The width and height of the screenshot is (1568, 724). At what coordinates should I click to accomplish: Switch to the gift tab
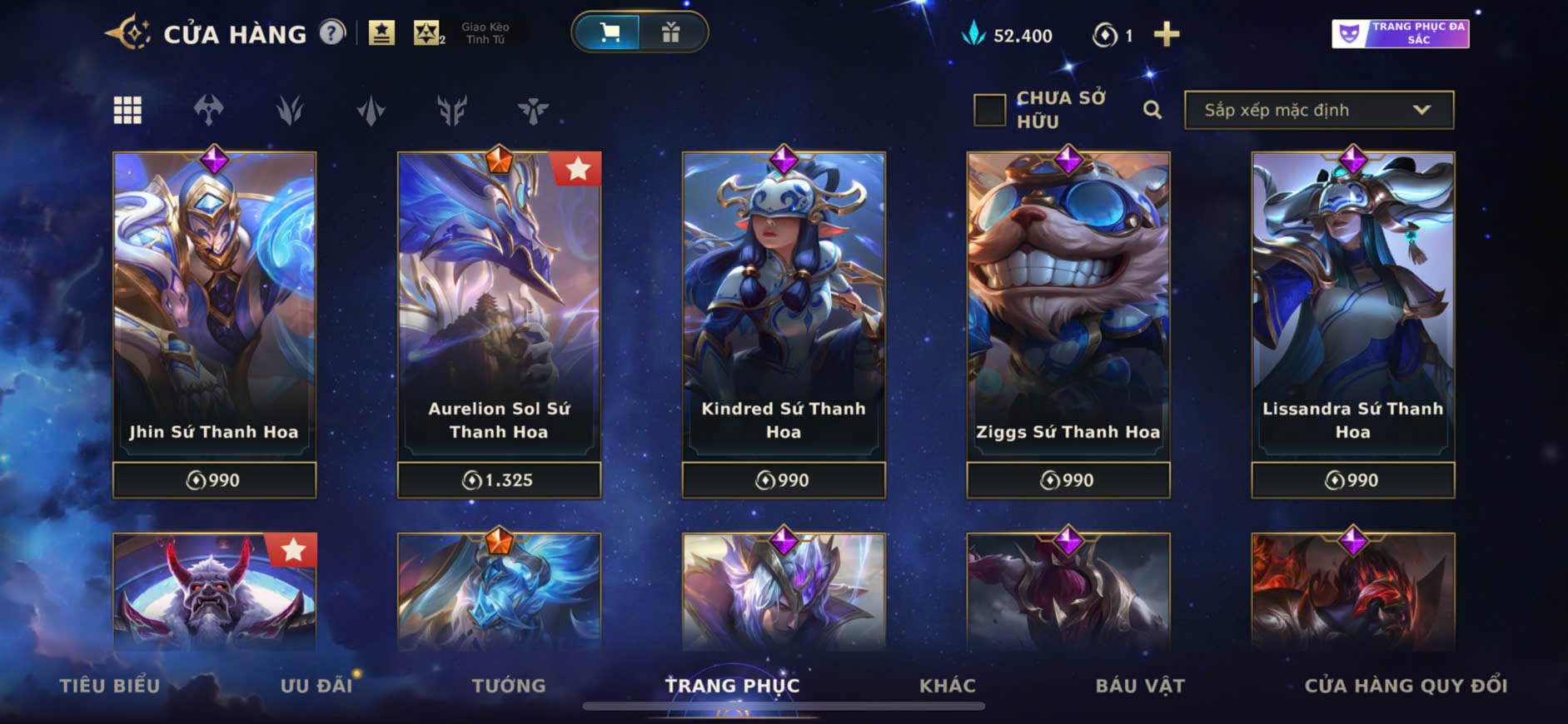[x=671, y=32]
